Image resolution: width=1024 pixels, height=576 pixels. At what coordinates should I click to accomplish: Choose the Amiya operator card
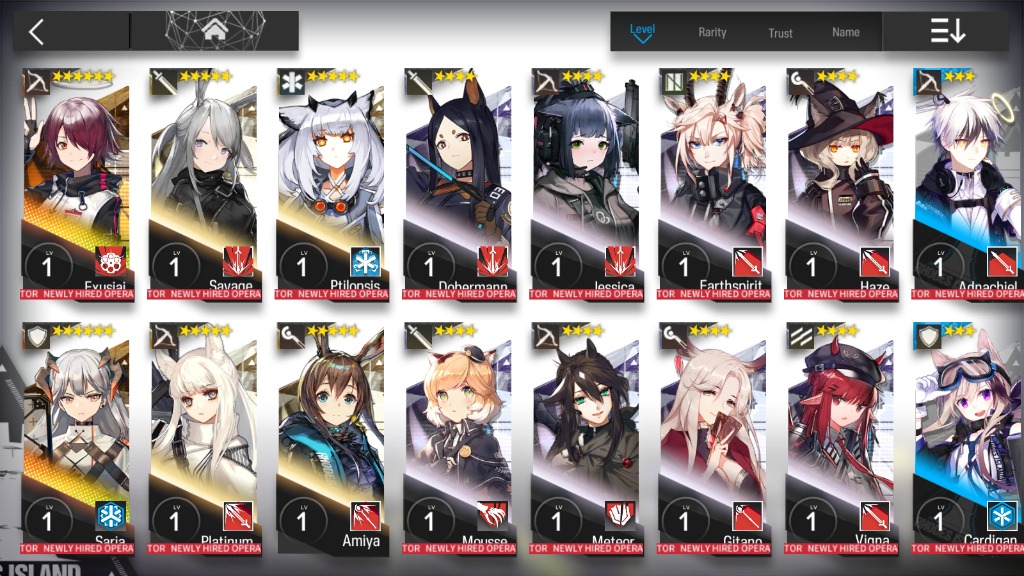coord(331,435)
